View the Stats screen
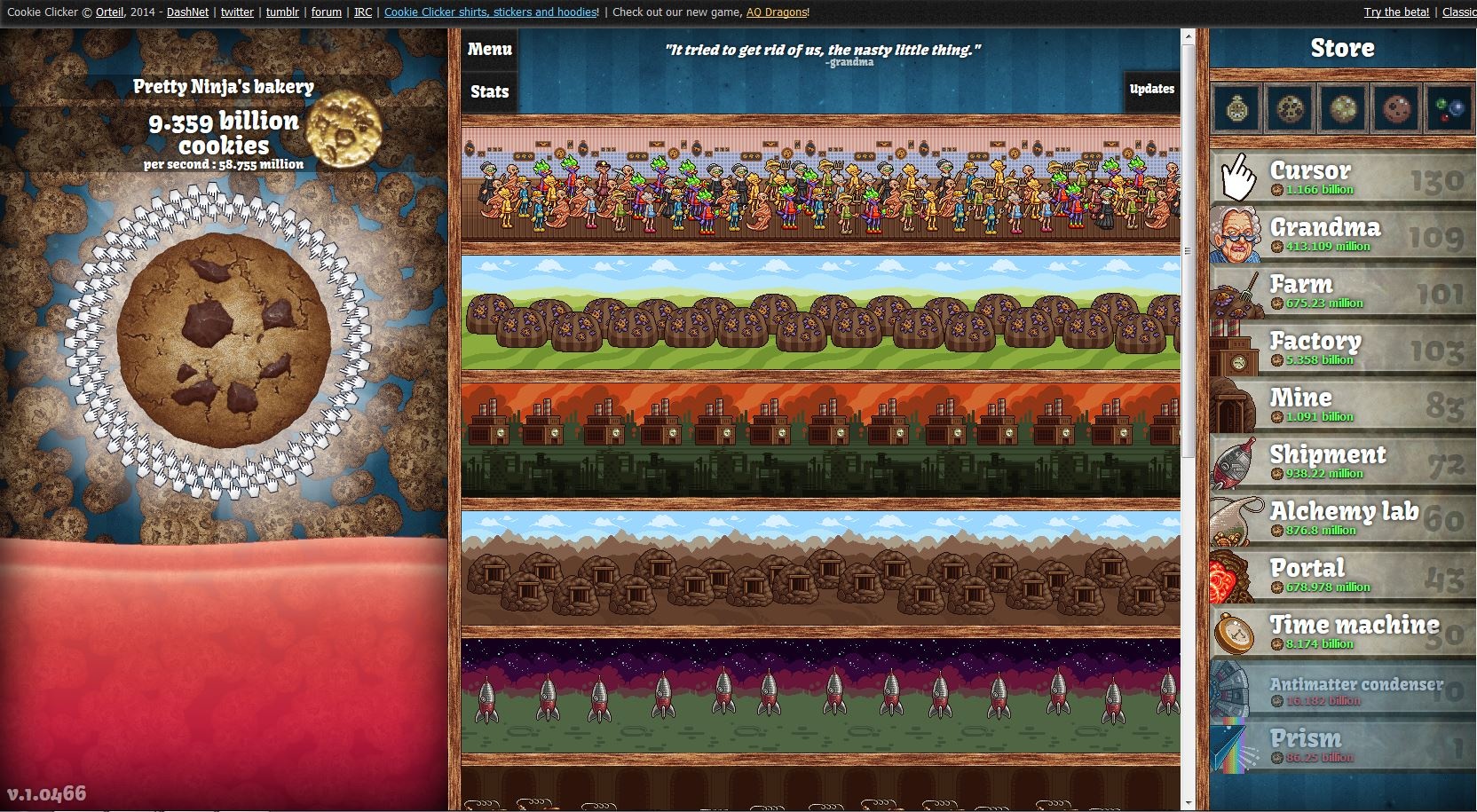Screen dimensions: 1477x812 tap(488, 91)
